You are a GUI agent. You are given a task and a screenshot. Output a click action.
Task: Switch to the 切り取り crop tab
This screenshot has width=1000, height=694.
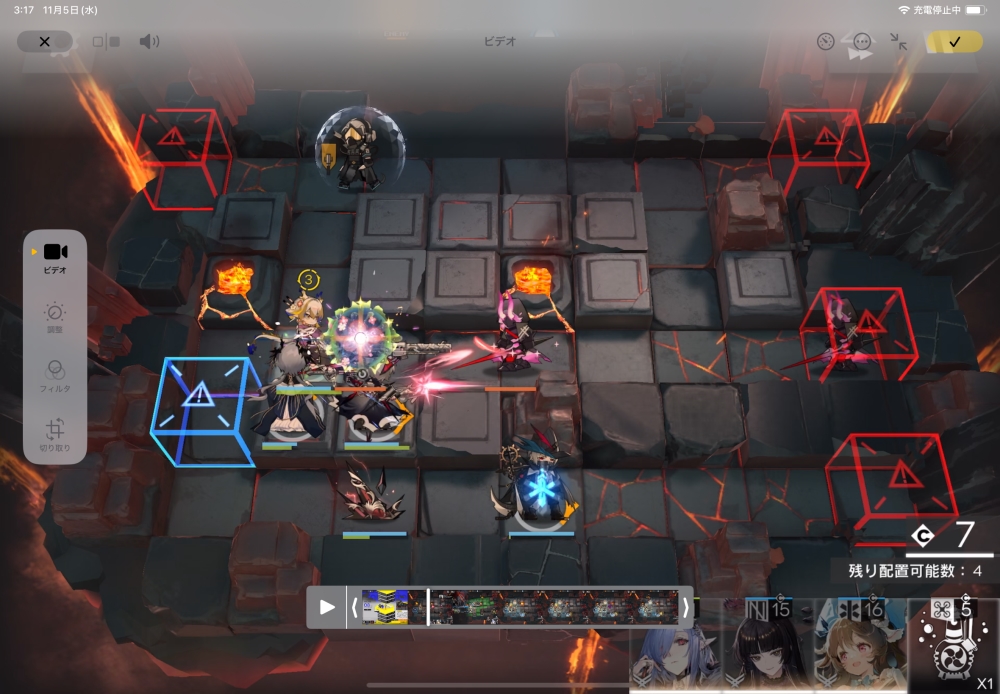click(x=55, y=436)
